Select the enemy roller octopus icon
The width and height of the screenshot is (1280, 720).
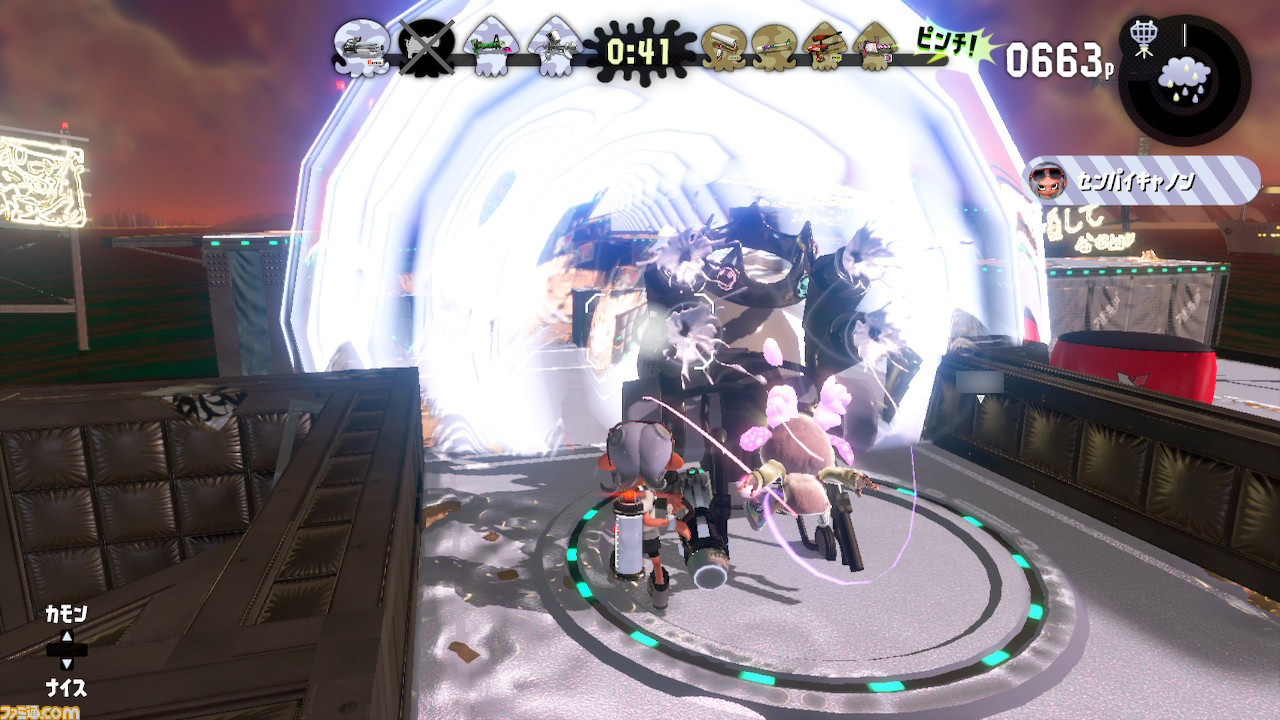click(x=724, y=48)
